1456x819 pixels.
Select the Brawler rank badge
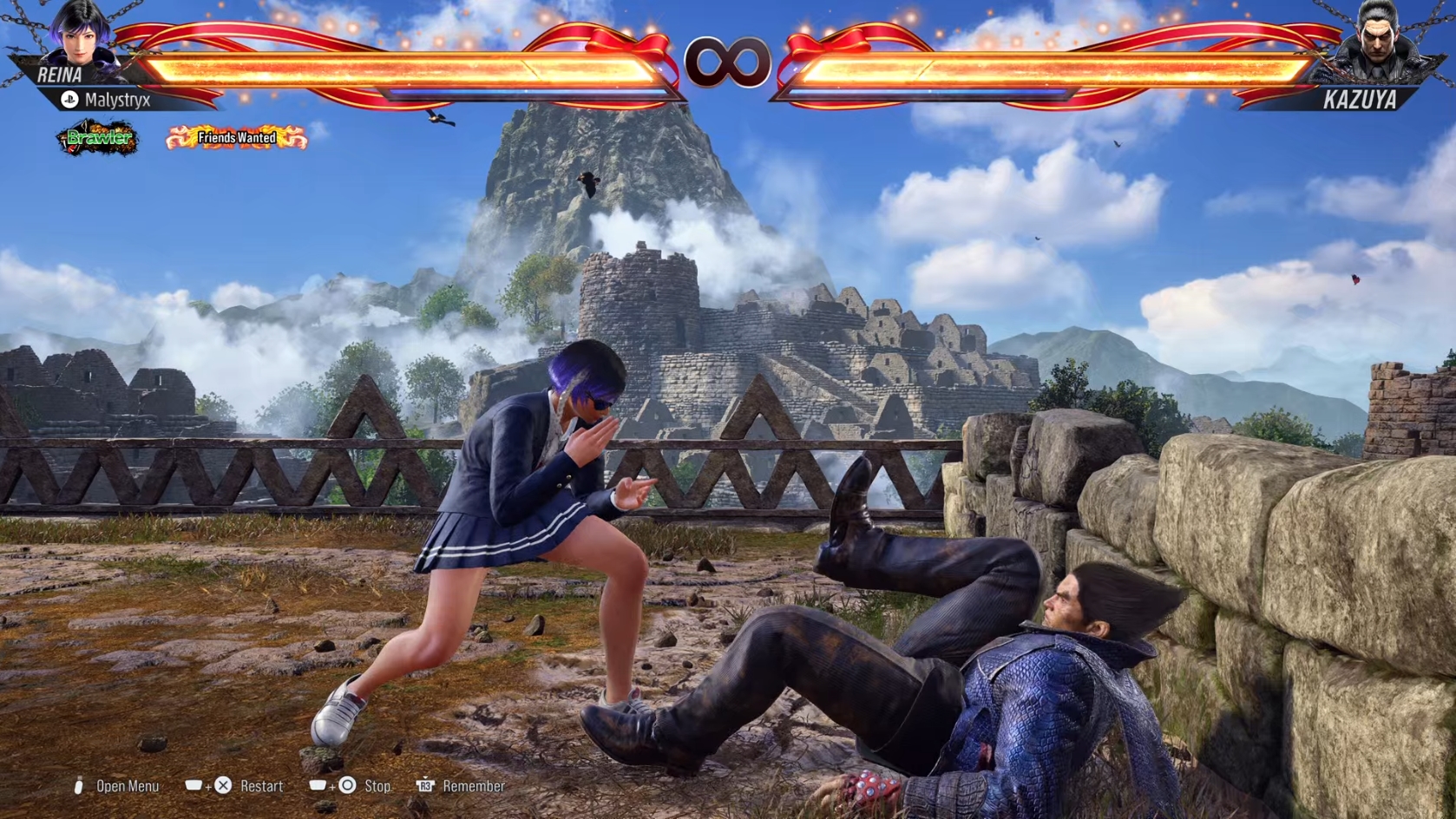point(98,138)
